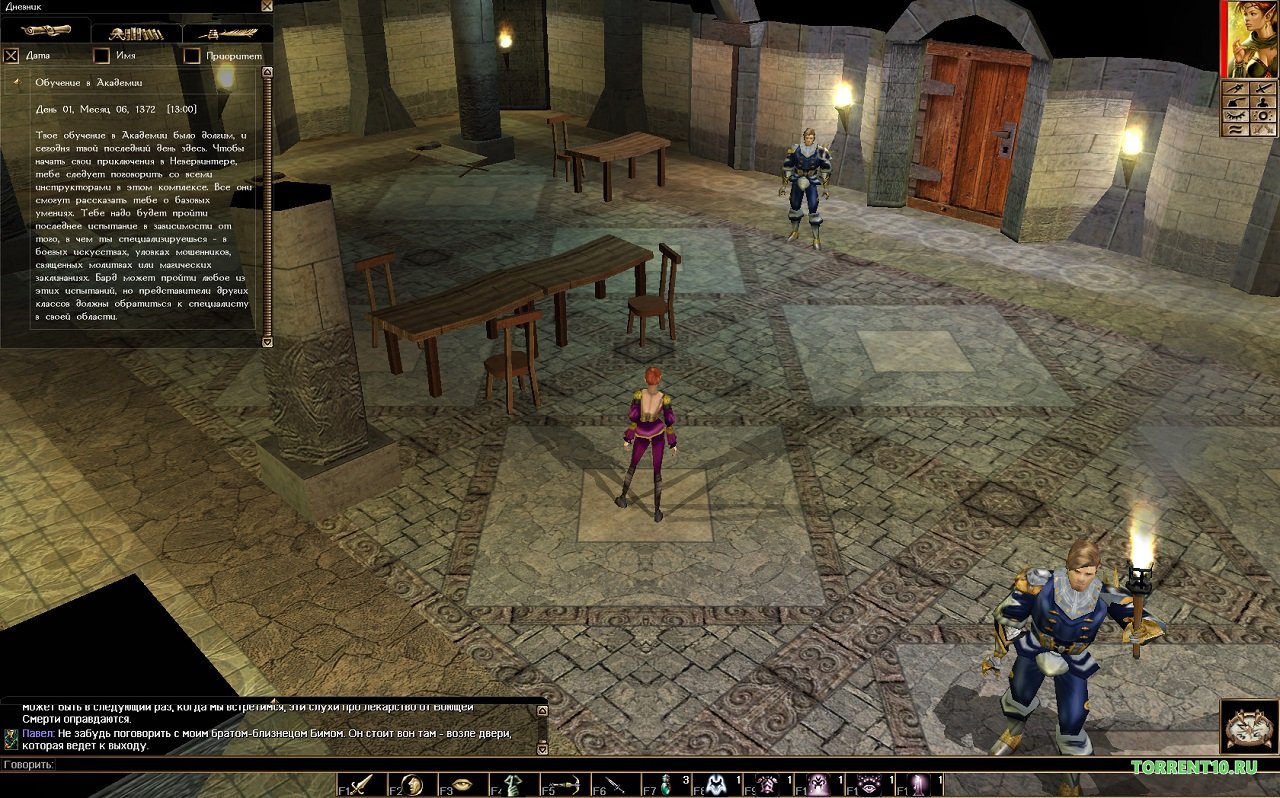Toggle the Дата sort checkbox
The image size is (1280, 798).
tap(12, 56)
